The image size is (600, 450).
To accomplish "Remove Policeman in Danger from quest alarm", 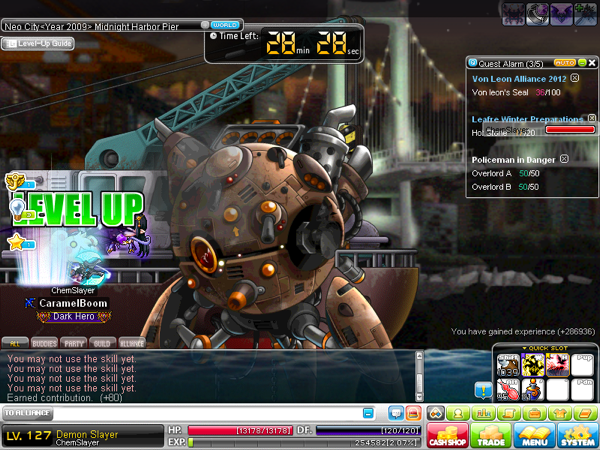I will [564, 159].
